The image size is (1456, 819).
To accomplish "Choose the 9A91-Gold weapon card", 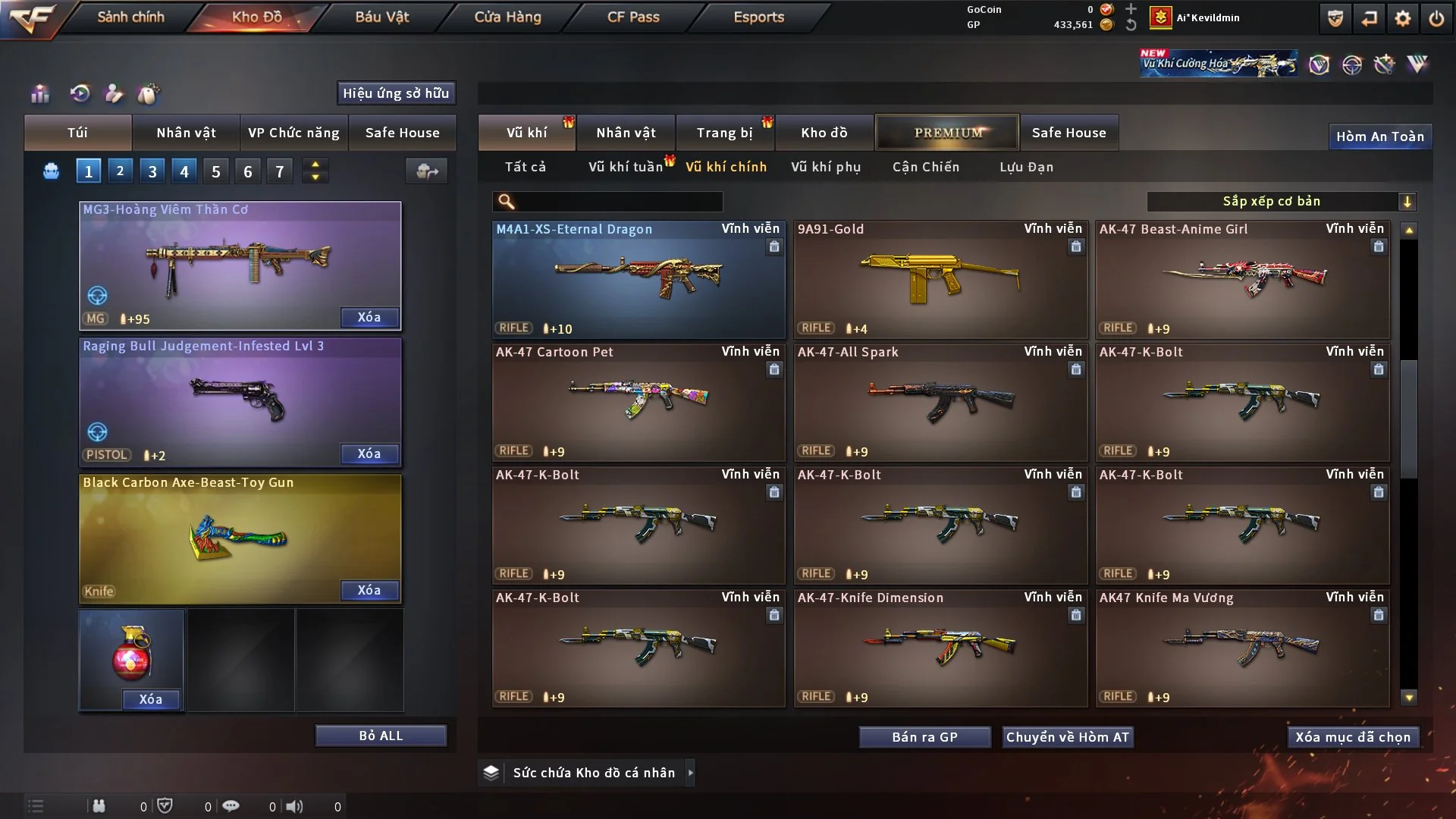I will [x=940, y=279].
